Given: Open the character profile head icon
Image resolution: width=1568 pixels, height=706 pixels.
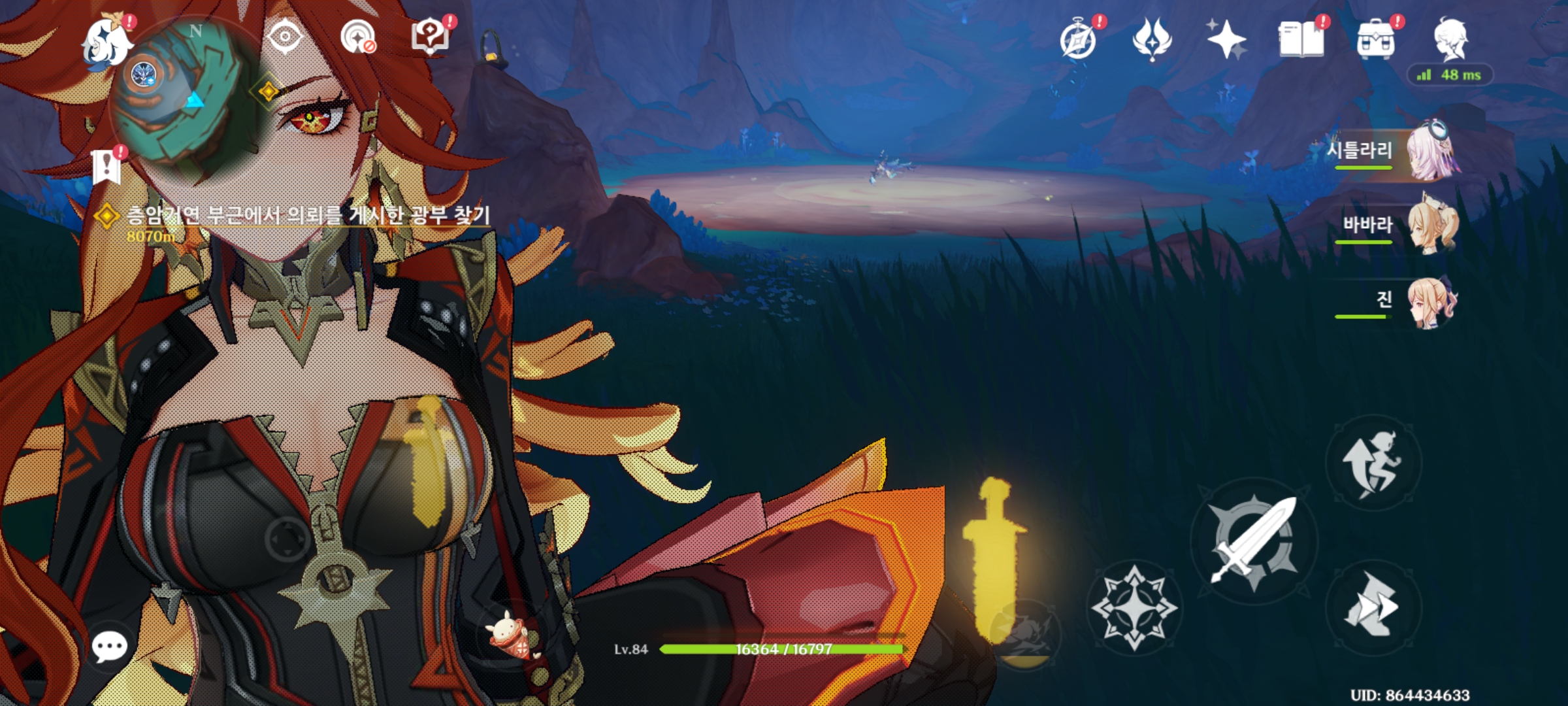Looking at the screenshot, I should point(1451,39).
